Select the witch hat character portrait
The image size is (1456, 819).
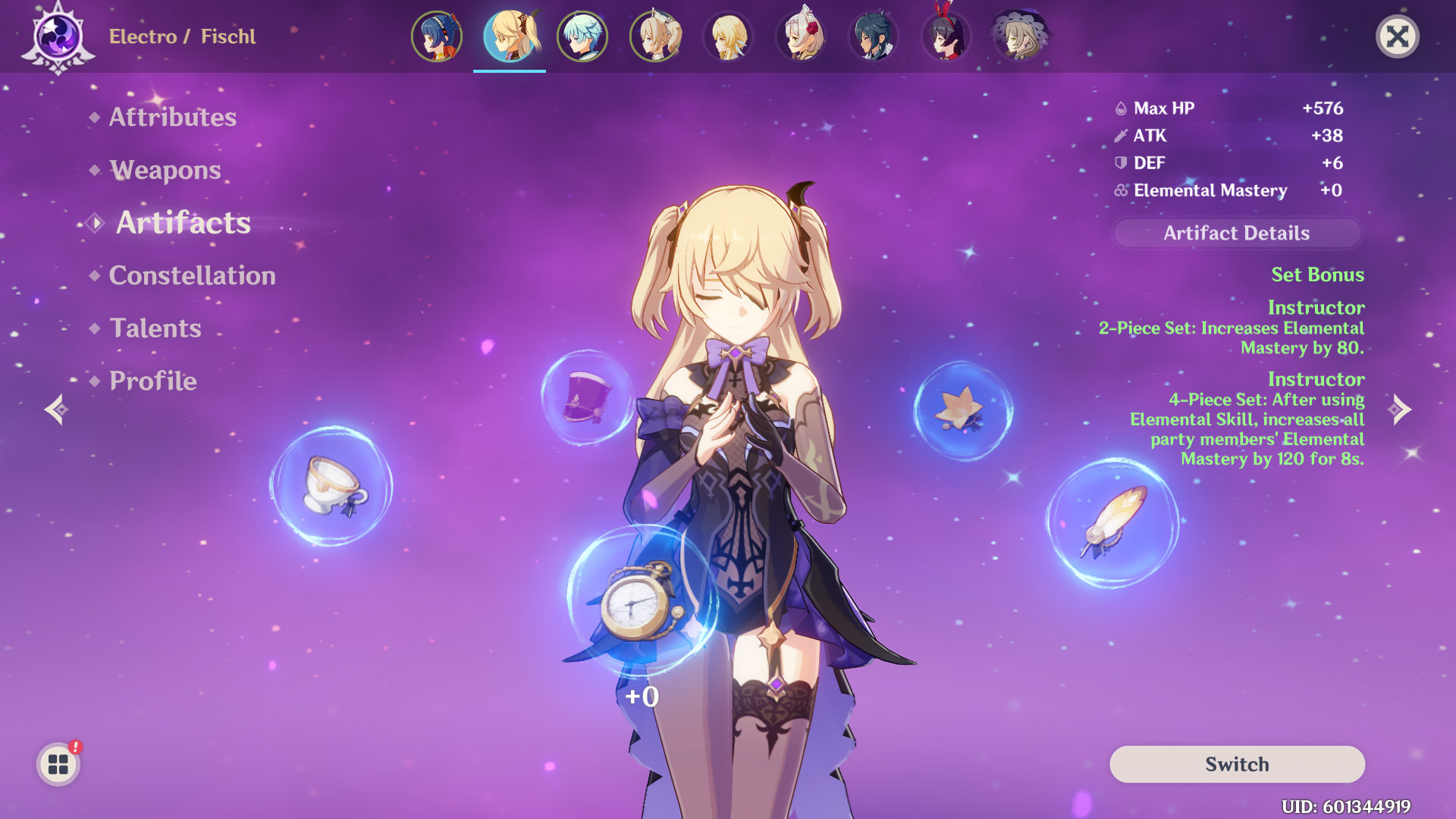(1019, 36)
